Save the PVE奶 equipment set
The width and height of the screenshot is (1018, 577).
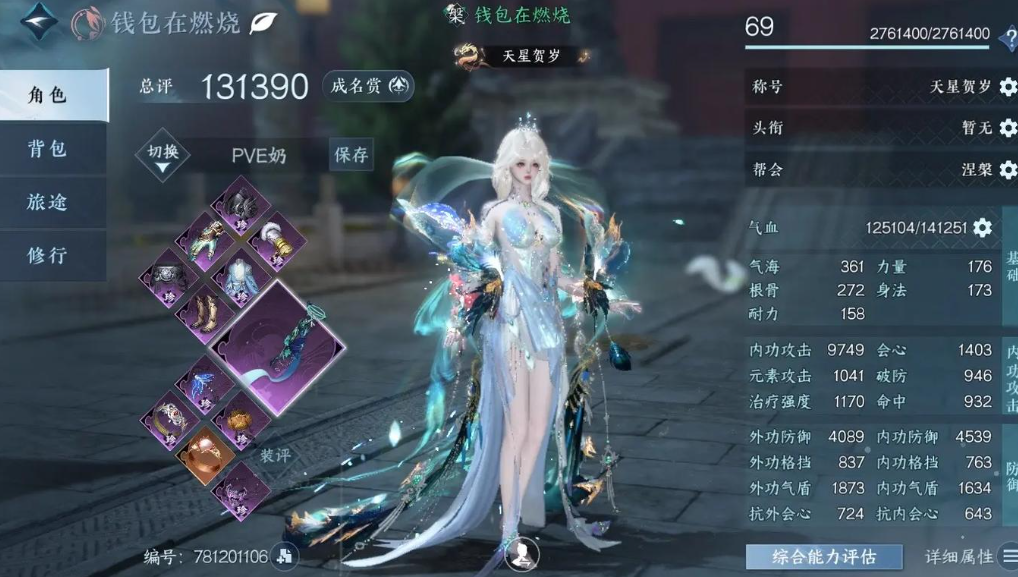(x=352, y=155)
